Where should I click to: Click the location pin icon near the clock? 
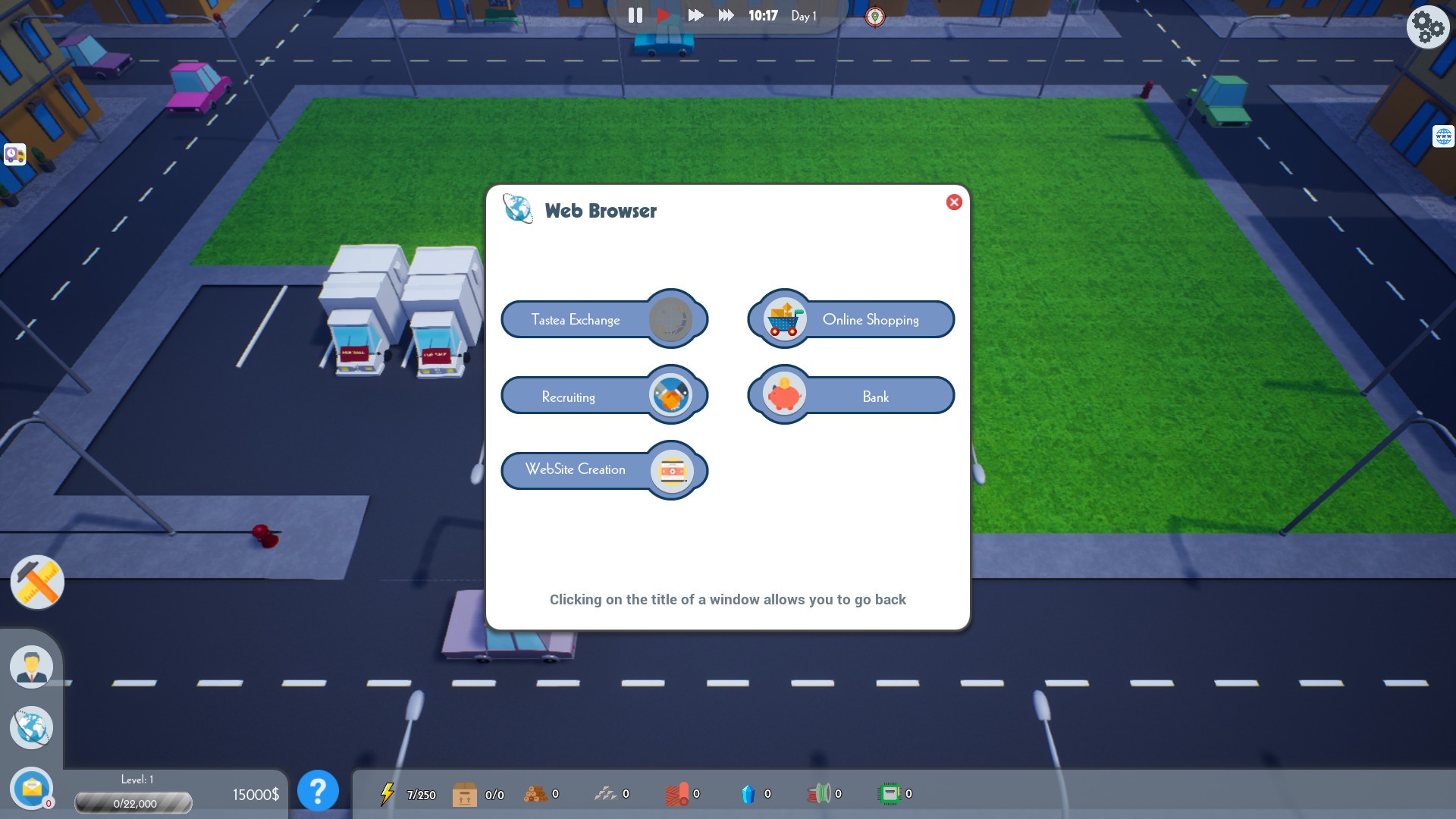tap(877, 15)
